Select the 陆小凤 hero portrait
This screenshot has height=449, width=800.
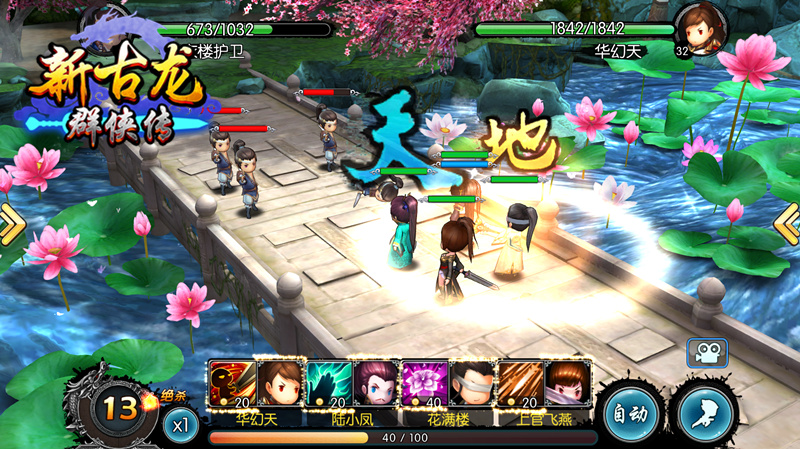pos(375,384)
